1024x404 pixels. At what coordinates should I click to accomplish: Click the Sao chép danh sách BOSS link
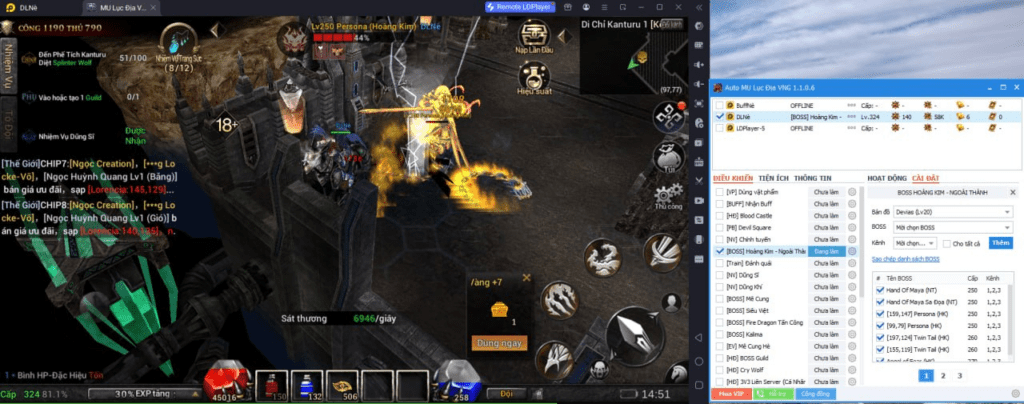coord(903,259)
